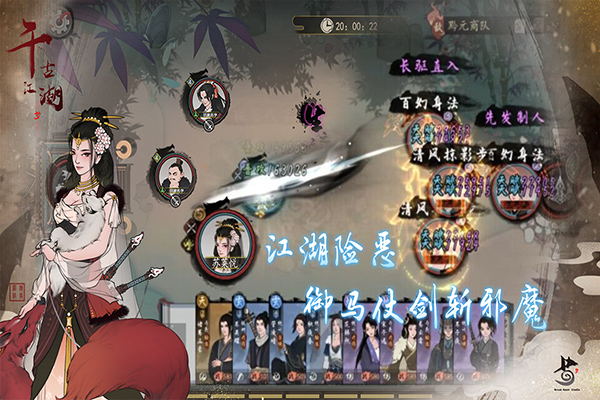
Task: Select the flower-haired woman's large portrait
Action: [224, 241]
